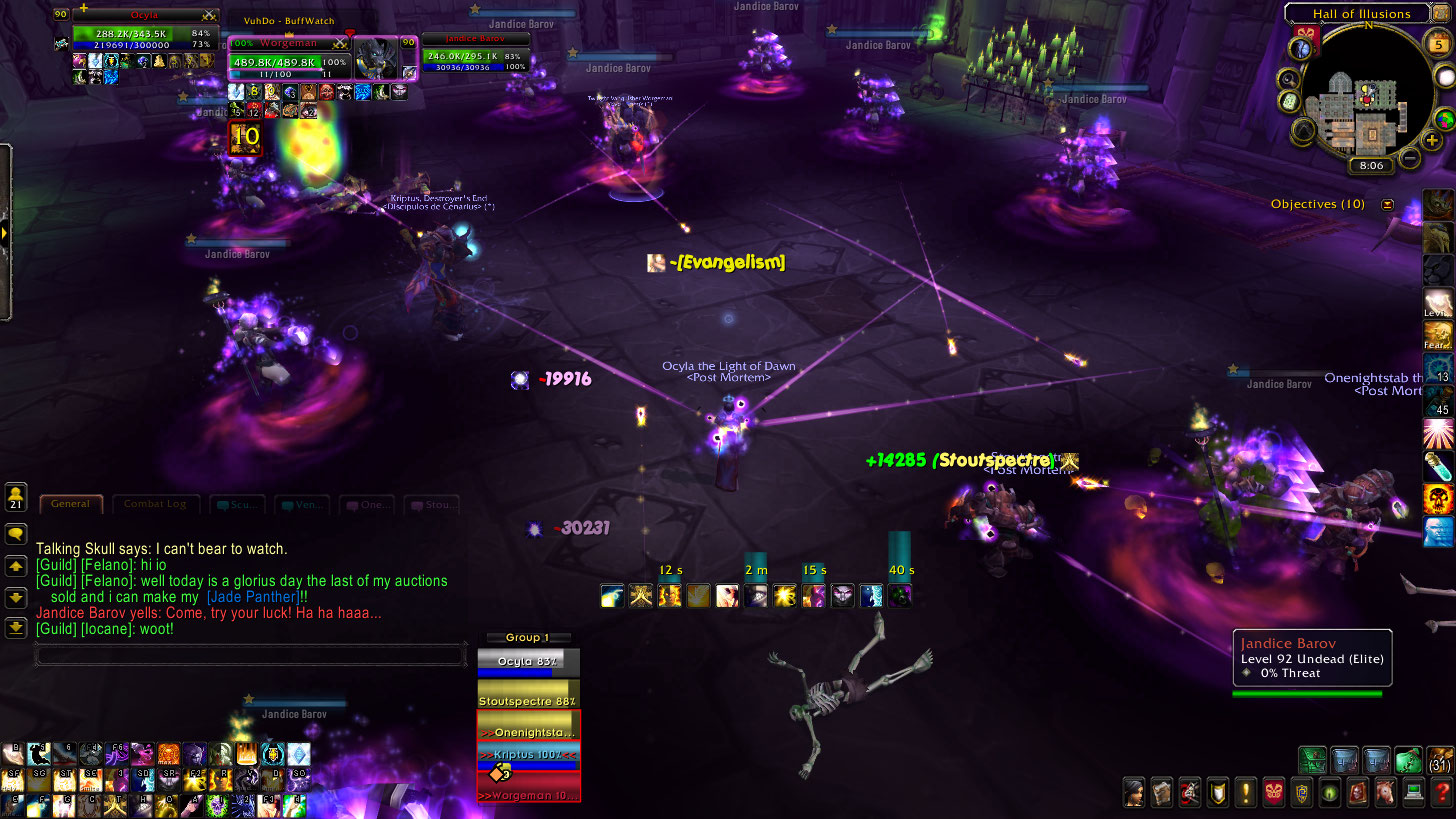Open the calendar button showing 5
The height and width of the screenshot is (819, 1456).
point(1437,46)
